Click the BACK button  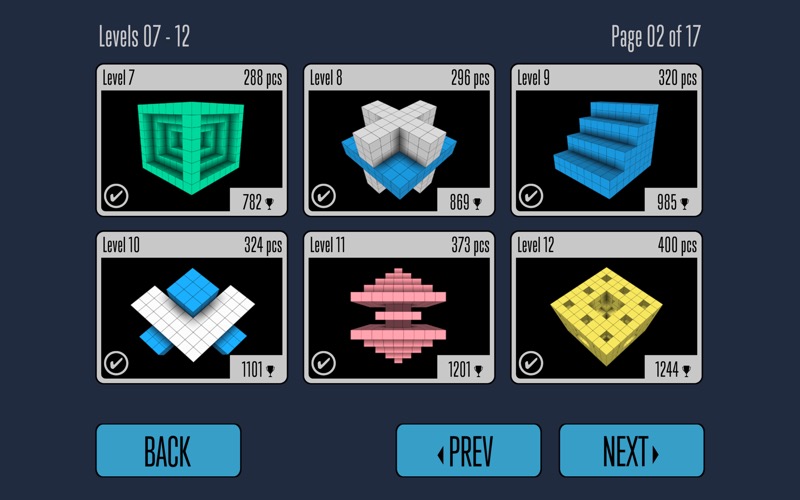168,451
